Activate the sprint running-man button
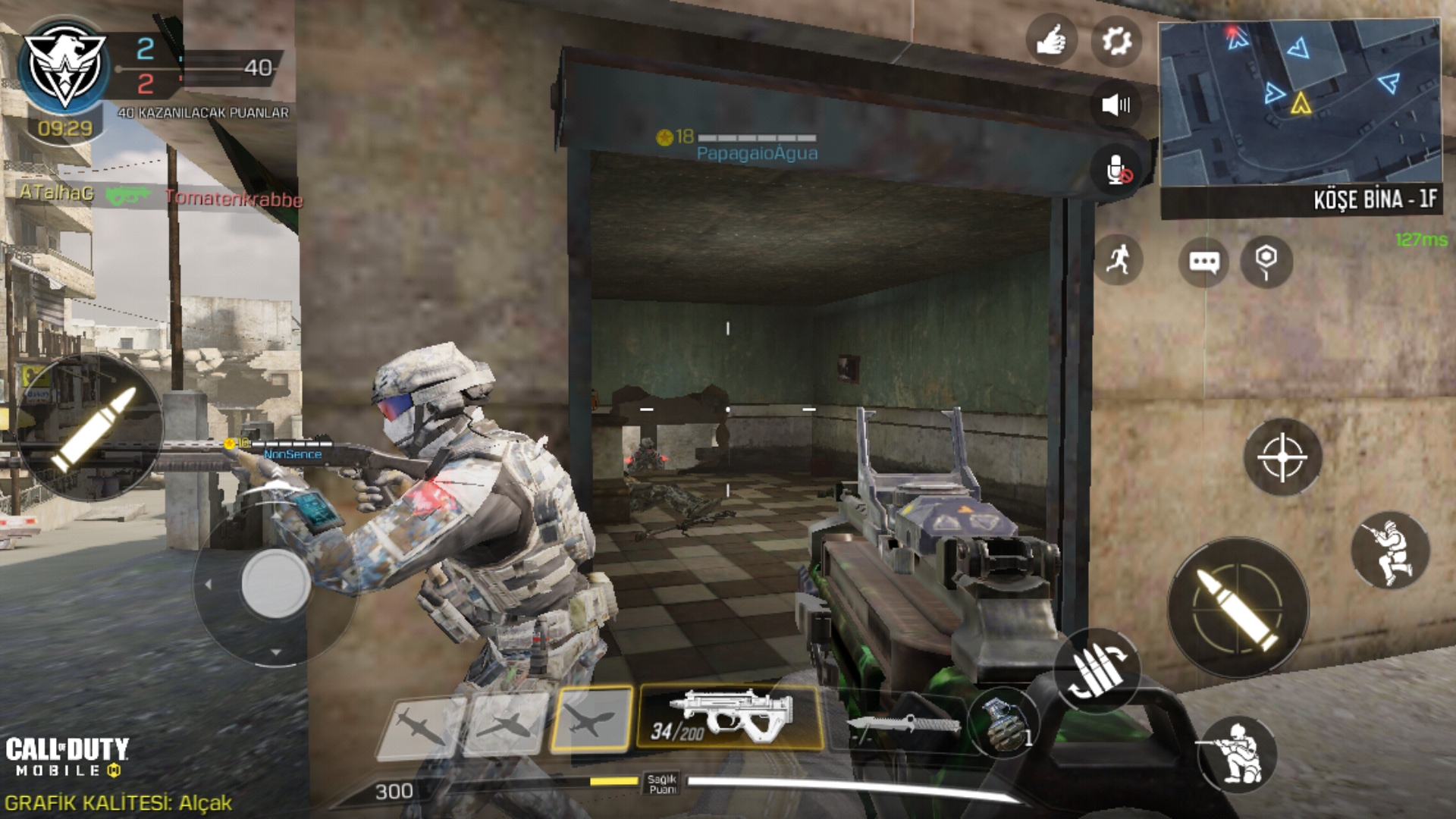Screen dimensions: 1456x819 click(1118, 260)
